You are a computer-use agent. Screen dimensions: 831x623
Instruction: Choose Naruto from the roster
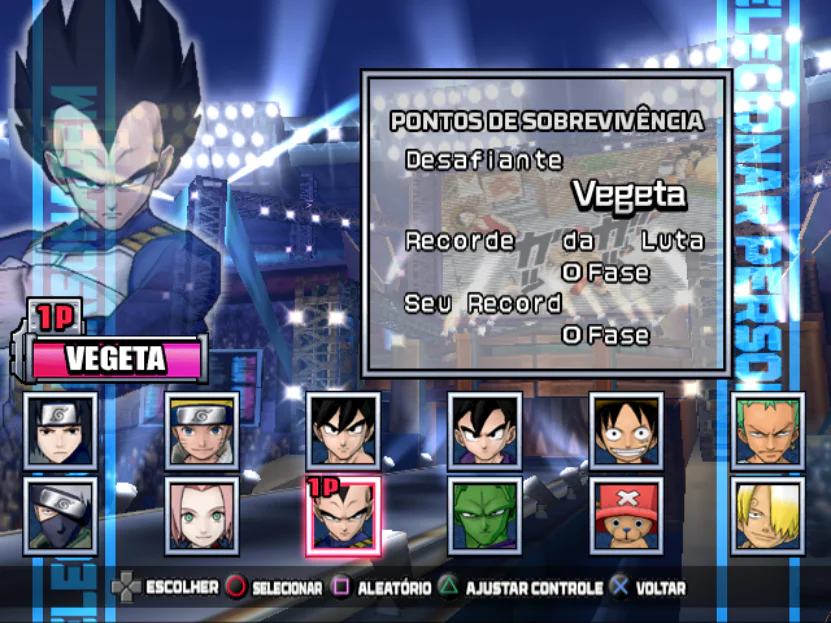point(201,430)
